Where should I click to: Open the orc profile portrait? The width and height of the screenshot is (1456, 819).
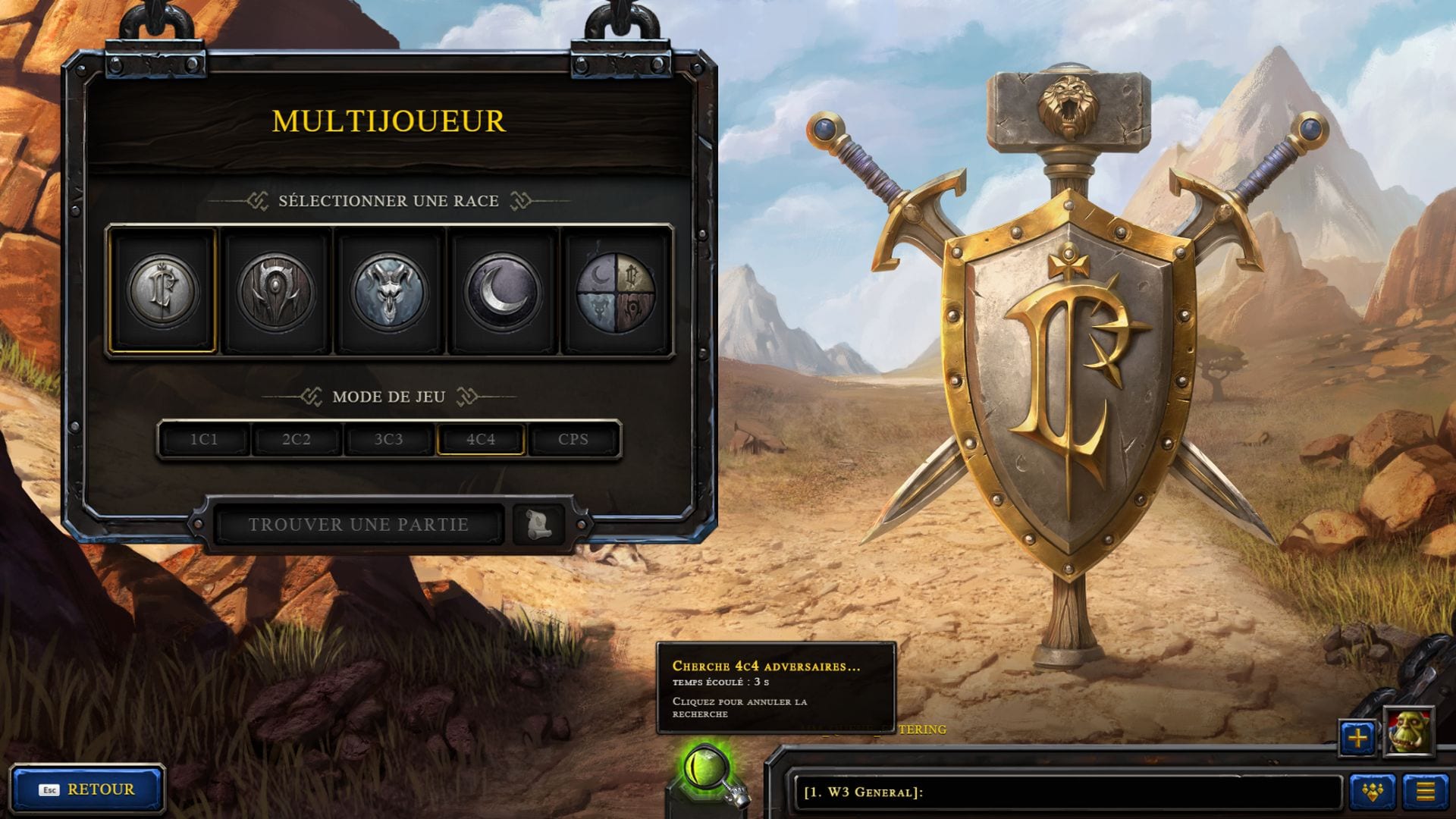1408,732
